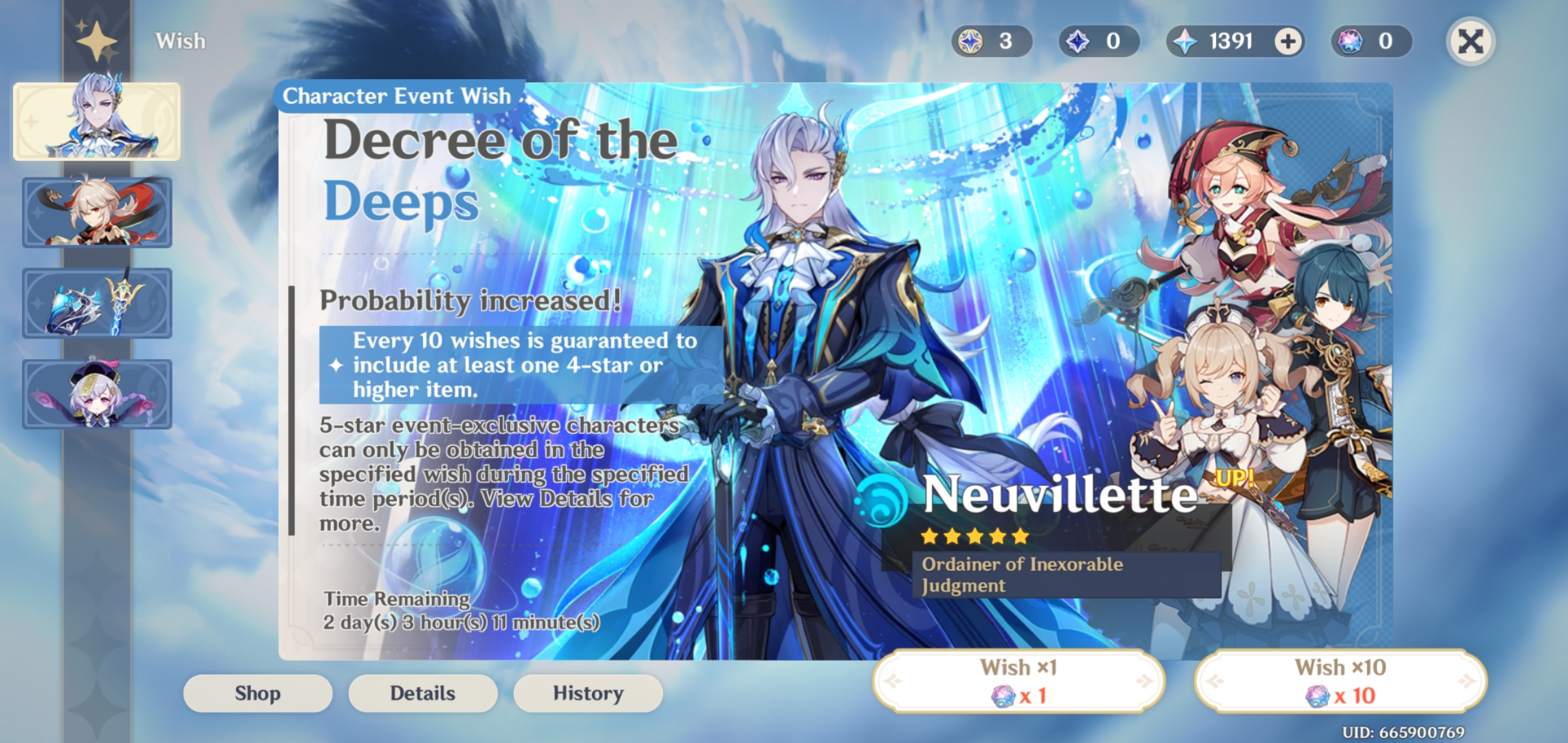Viewport: 1568px width, 743px height.
Task: Select the weapon banner thumbnail in sidebar
Action: point(97,303)
